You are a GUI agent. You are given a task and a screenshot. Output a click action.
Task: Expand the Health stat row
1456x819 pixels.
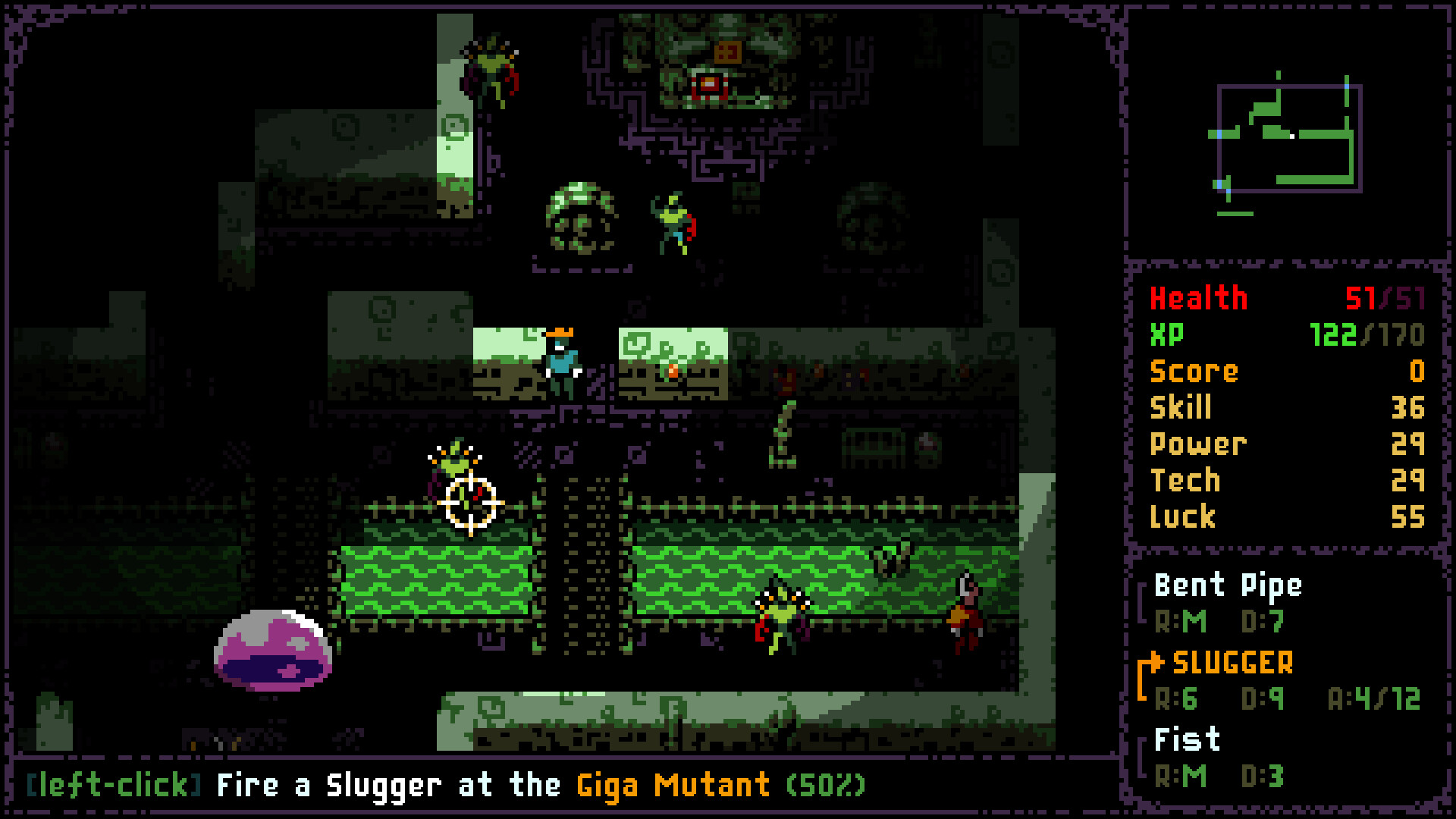point(1198,299)
